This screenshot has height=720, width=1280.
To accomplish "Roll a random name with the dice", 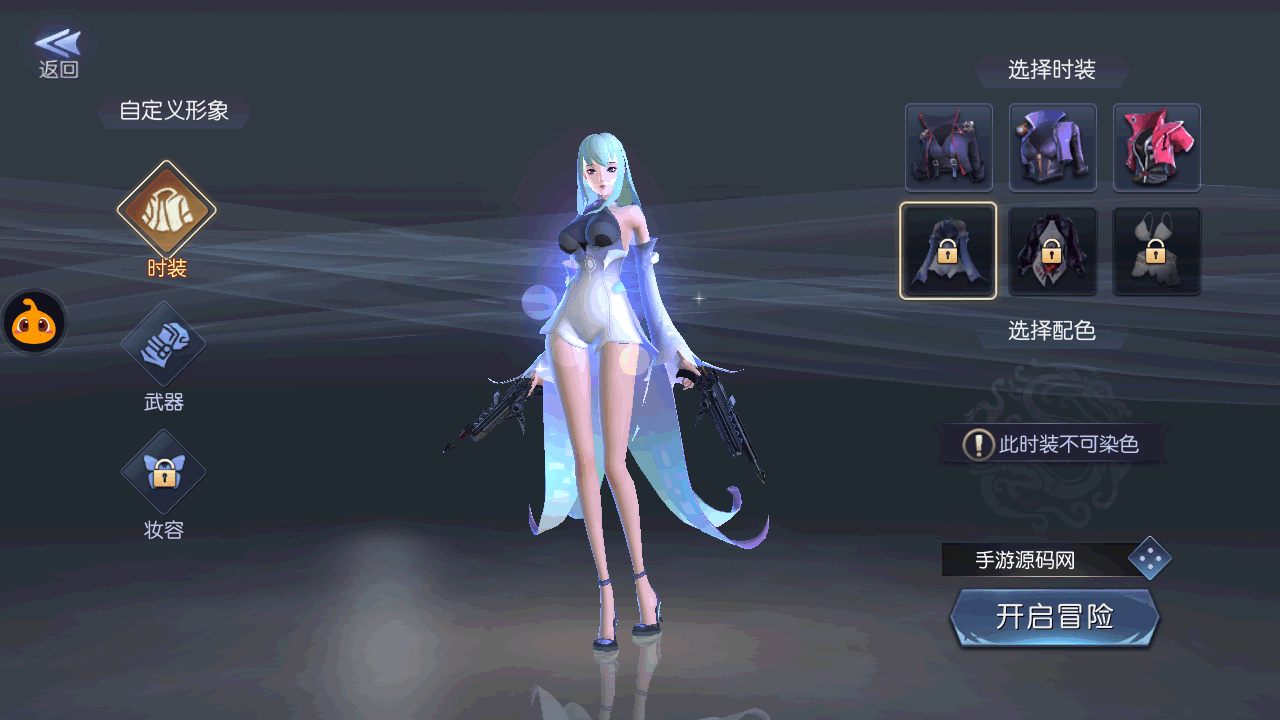I will click(1150, 559).
